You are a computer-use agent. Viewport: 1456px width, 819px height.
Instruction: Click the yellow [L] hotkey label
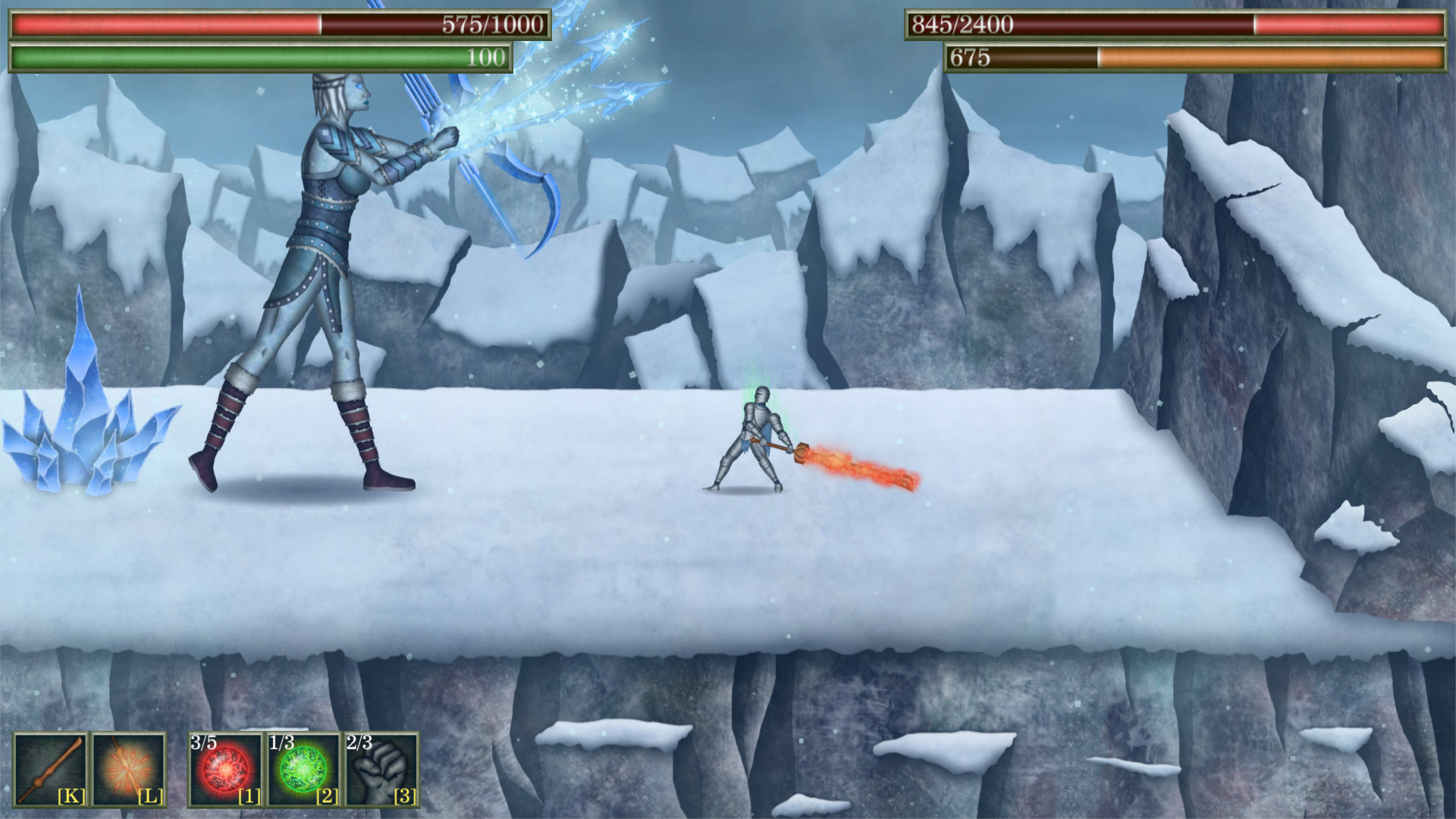[x=149, y=797]
